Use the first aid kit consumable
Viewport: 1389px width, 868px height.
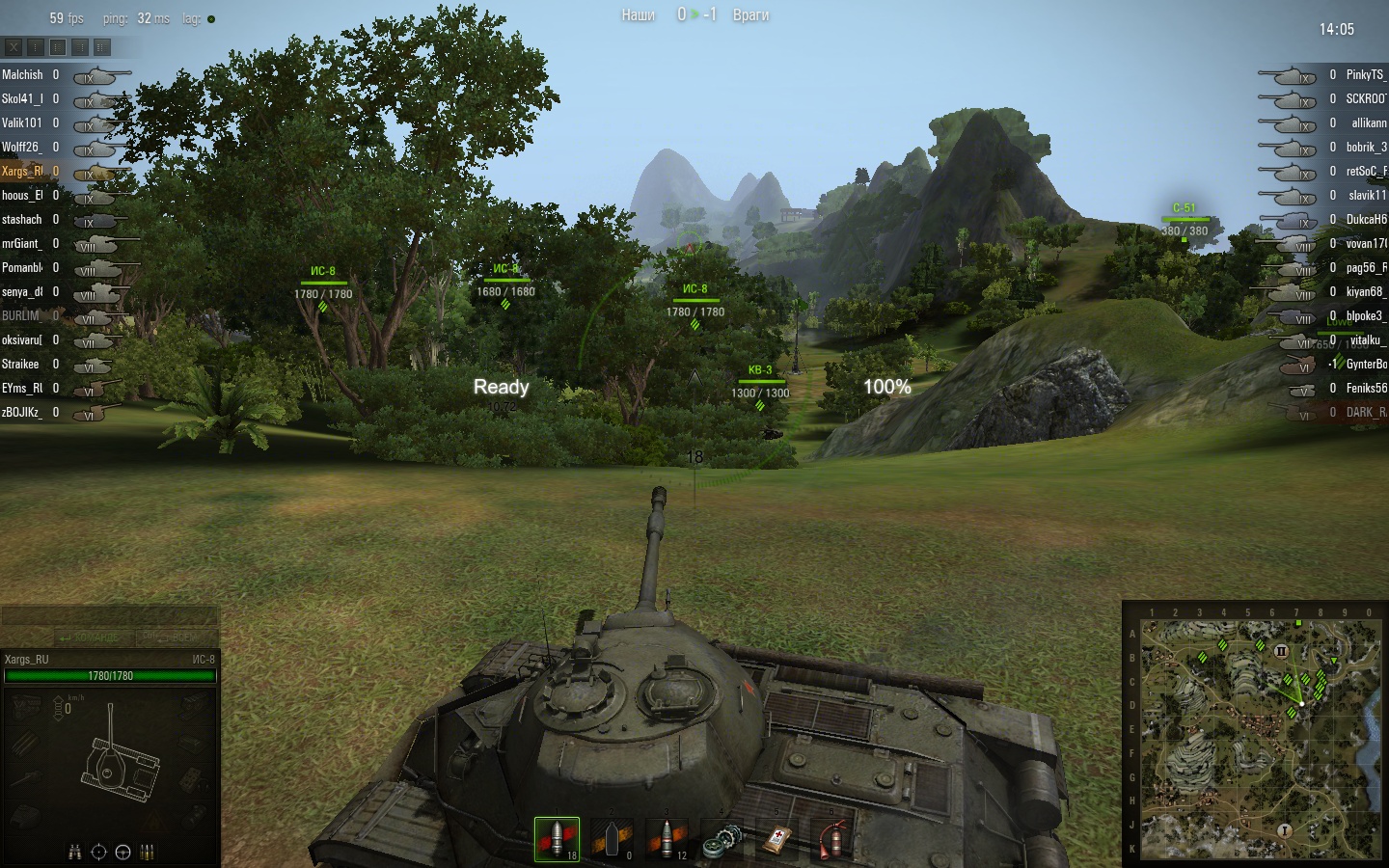777,839
